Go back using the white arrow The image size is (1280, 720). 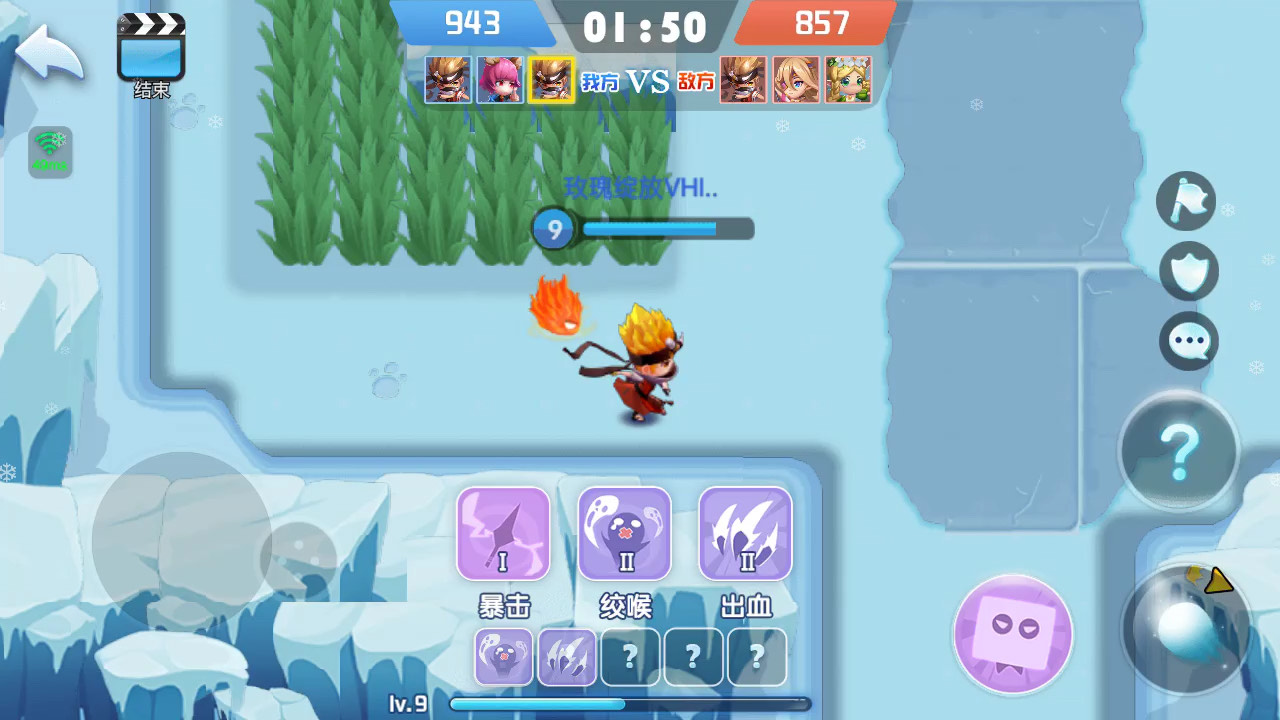coord(48,54)
